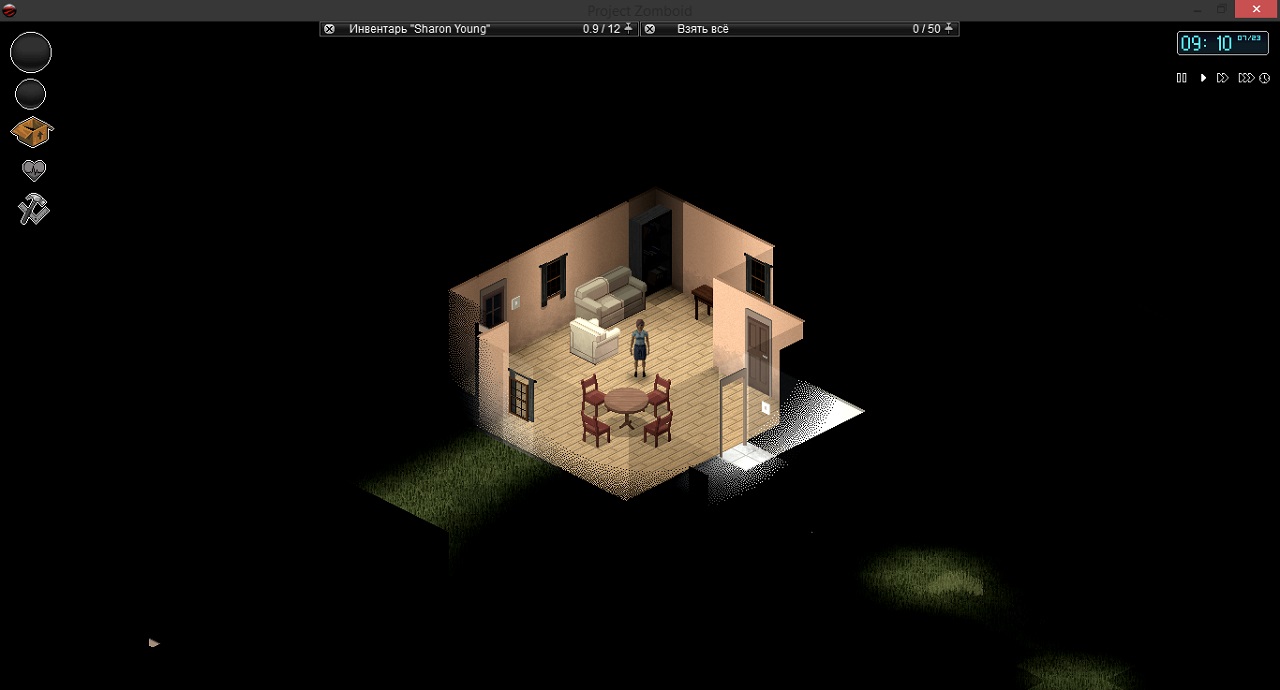Open crafting with the hammer icon
Viewport: 1280px width, 690px height.
tap(33, 209)
